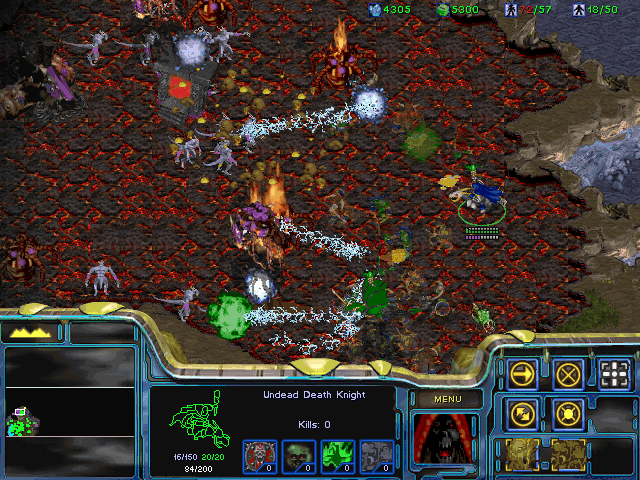Viewport: 640px width, 480px height.
Task: Open the MENU button
Action: (x=445, y=399)
